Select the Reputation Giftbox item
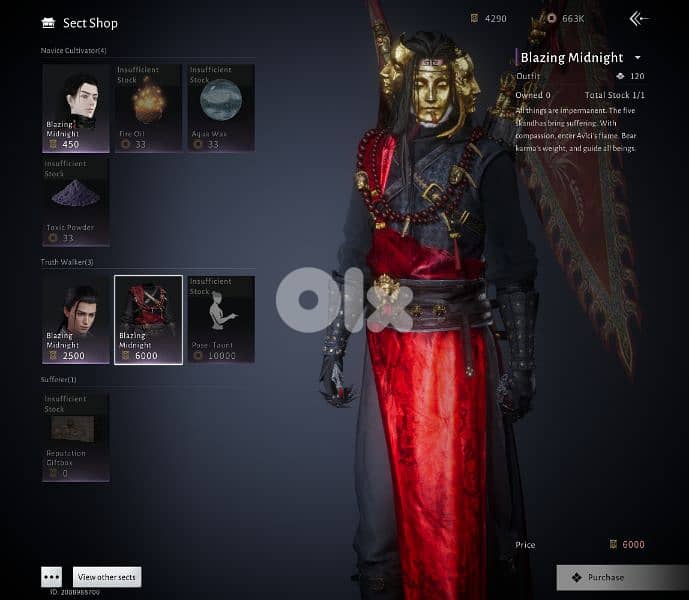The height and width of the screenshot is (600, 689). [76, 437]
